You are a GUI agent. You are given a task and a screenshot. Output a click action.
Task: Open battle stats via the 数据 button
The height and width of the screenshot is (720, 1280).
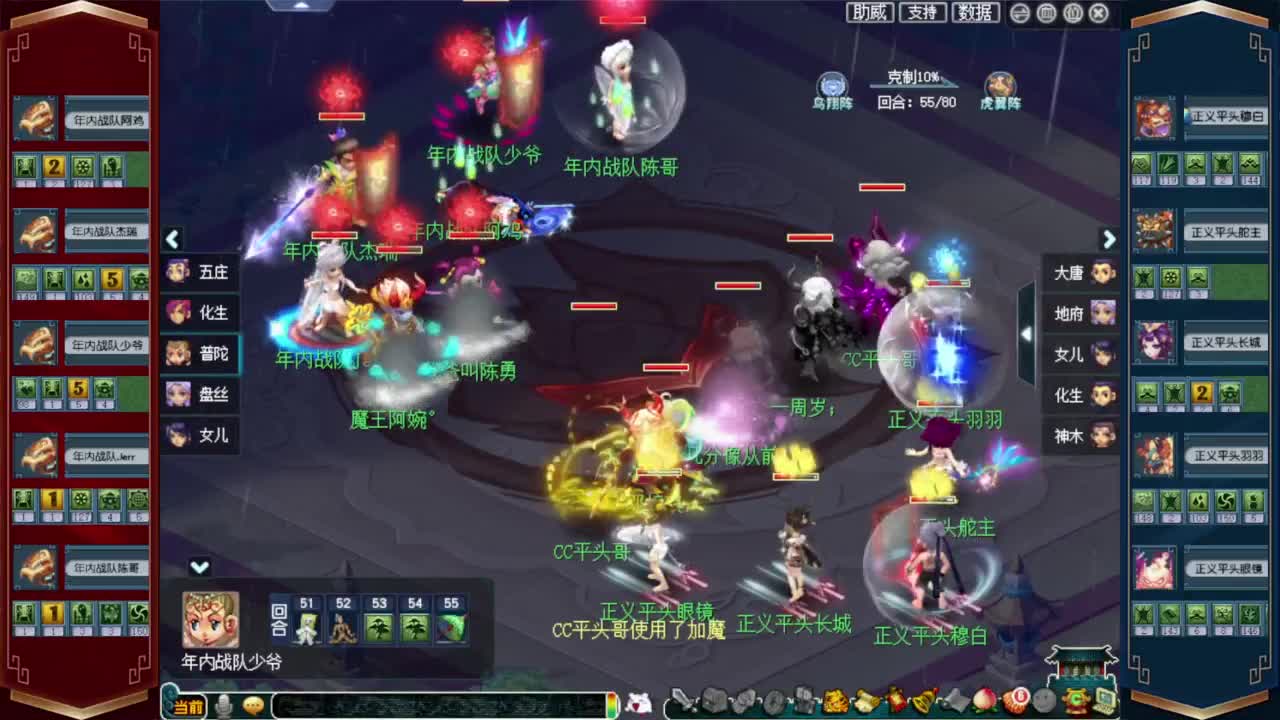tap(974, 13)
